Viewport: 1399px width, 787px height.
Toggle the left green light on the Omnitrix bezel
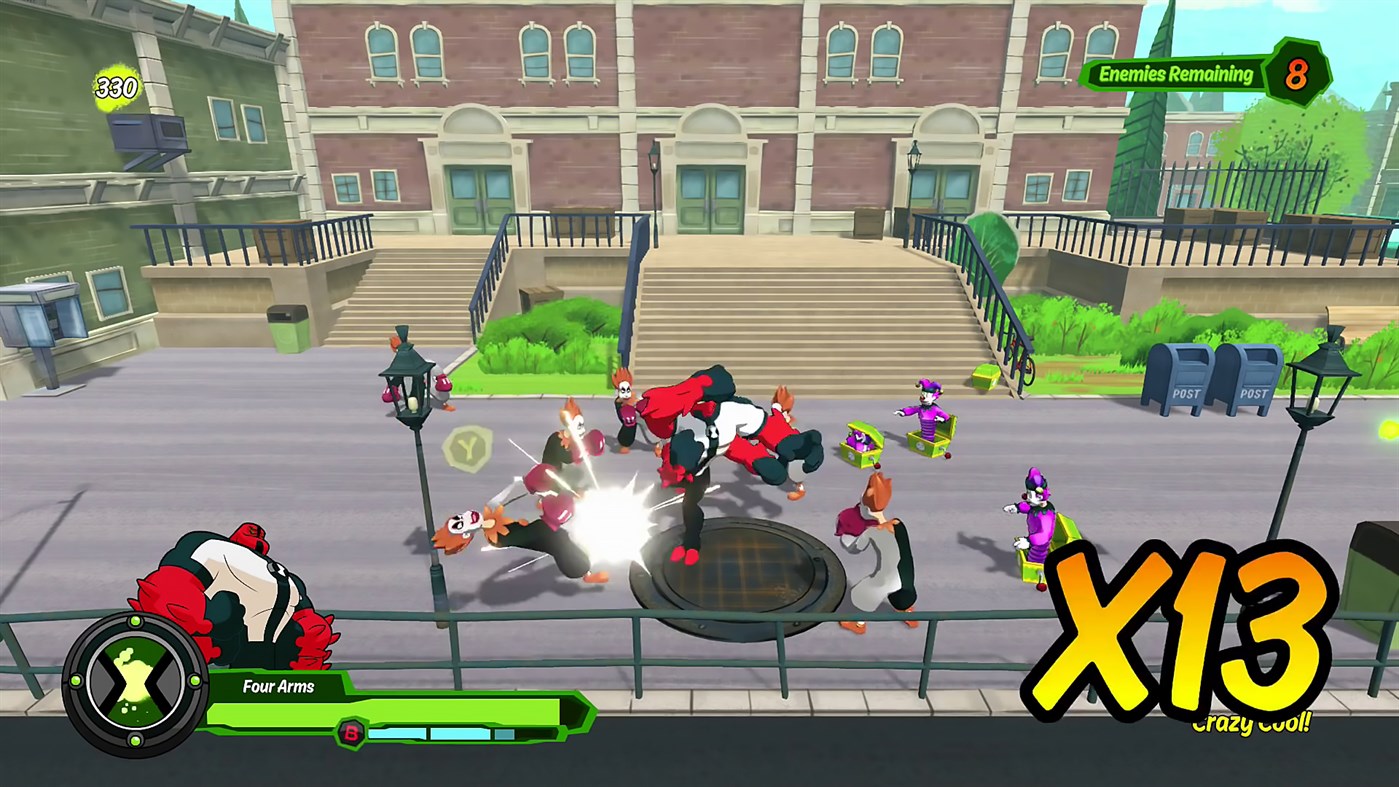pos(75,682)
